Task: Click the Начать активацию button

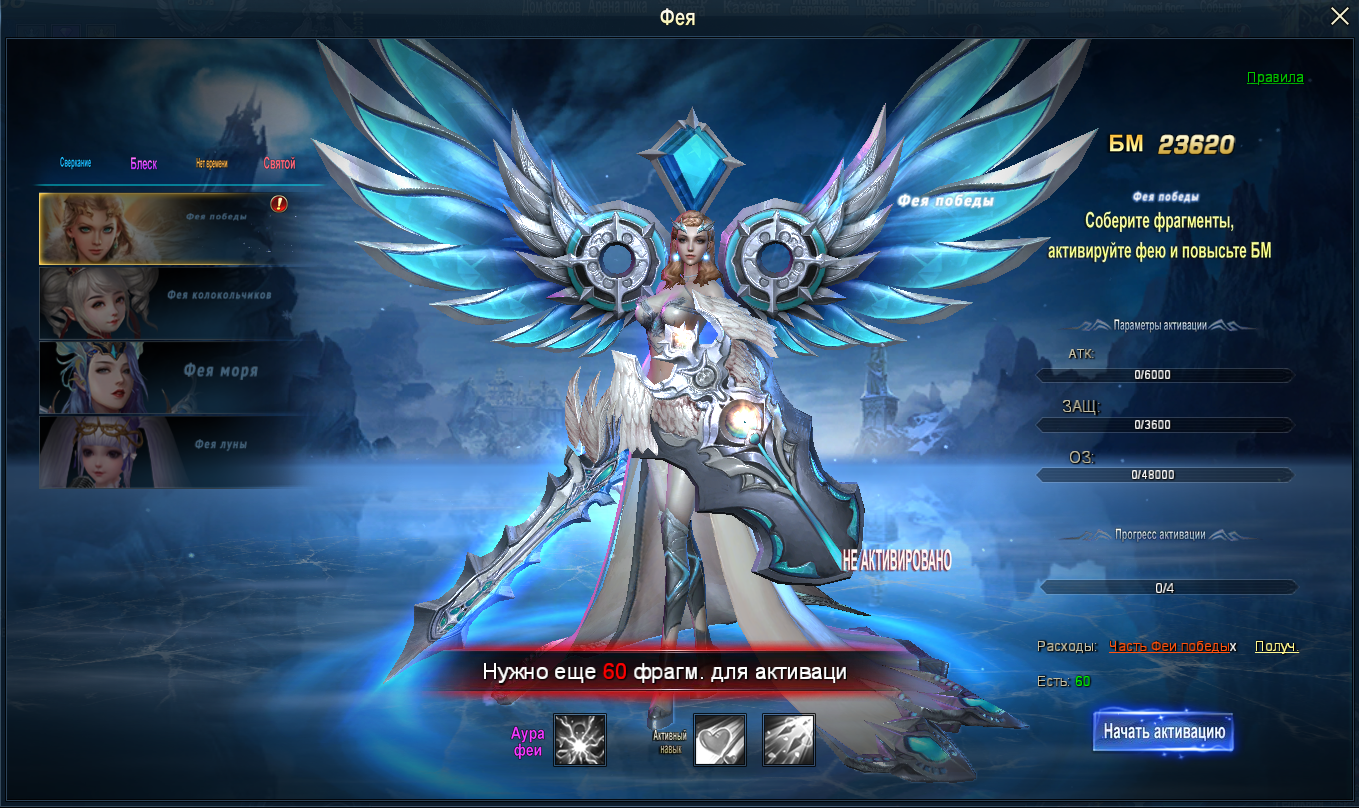Action: 1164,732
